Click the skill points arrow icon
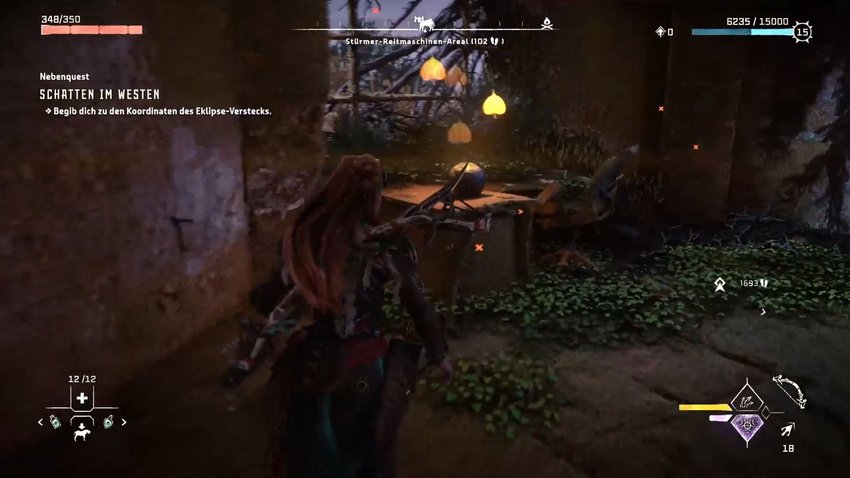850x478 pixels. coord(660,32)
